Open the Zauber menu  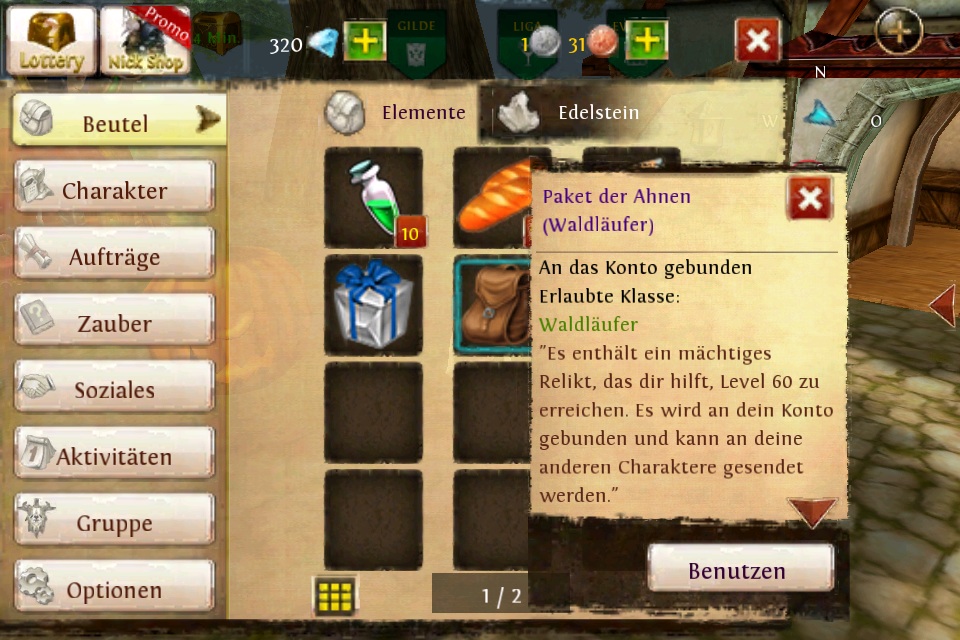click(x=114, y=323)
